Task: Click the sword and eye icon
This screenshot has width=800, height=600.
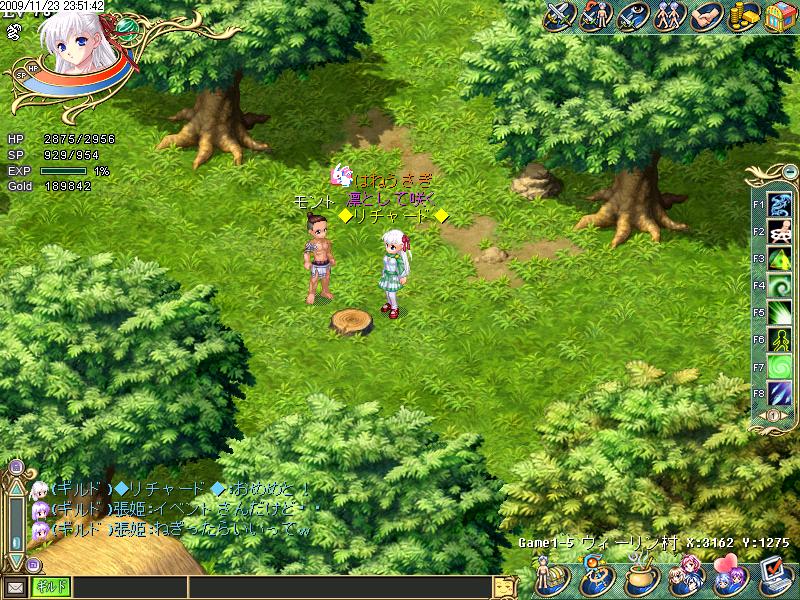Action: [632, 17]
